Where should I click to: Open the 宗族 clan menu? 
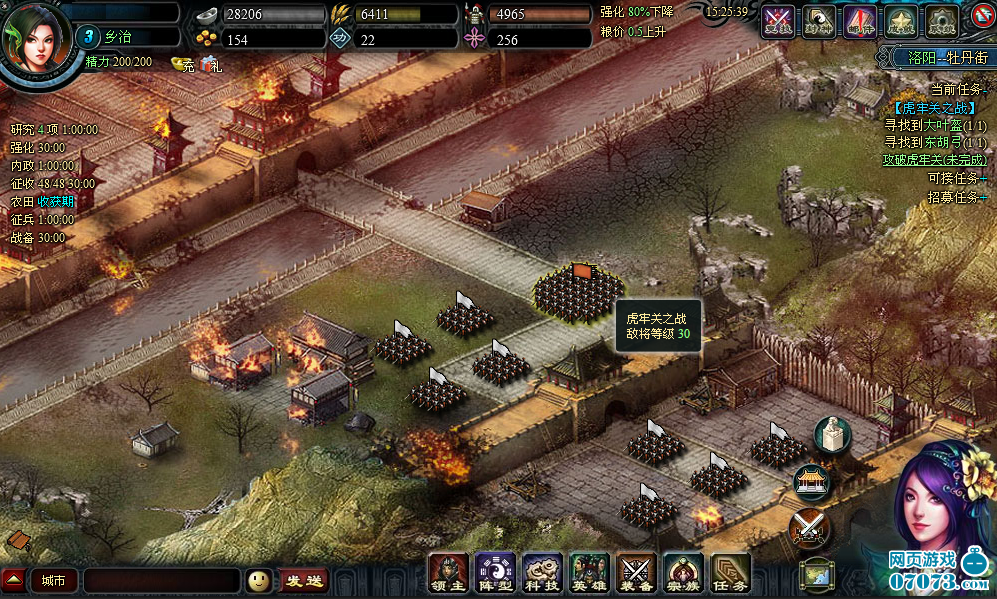(684, 573)
